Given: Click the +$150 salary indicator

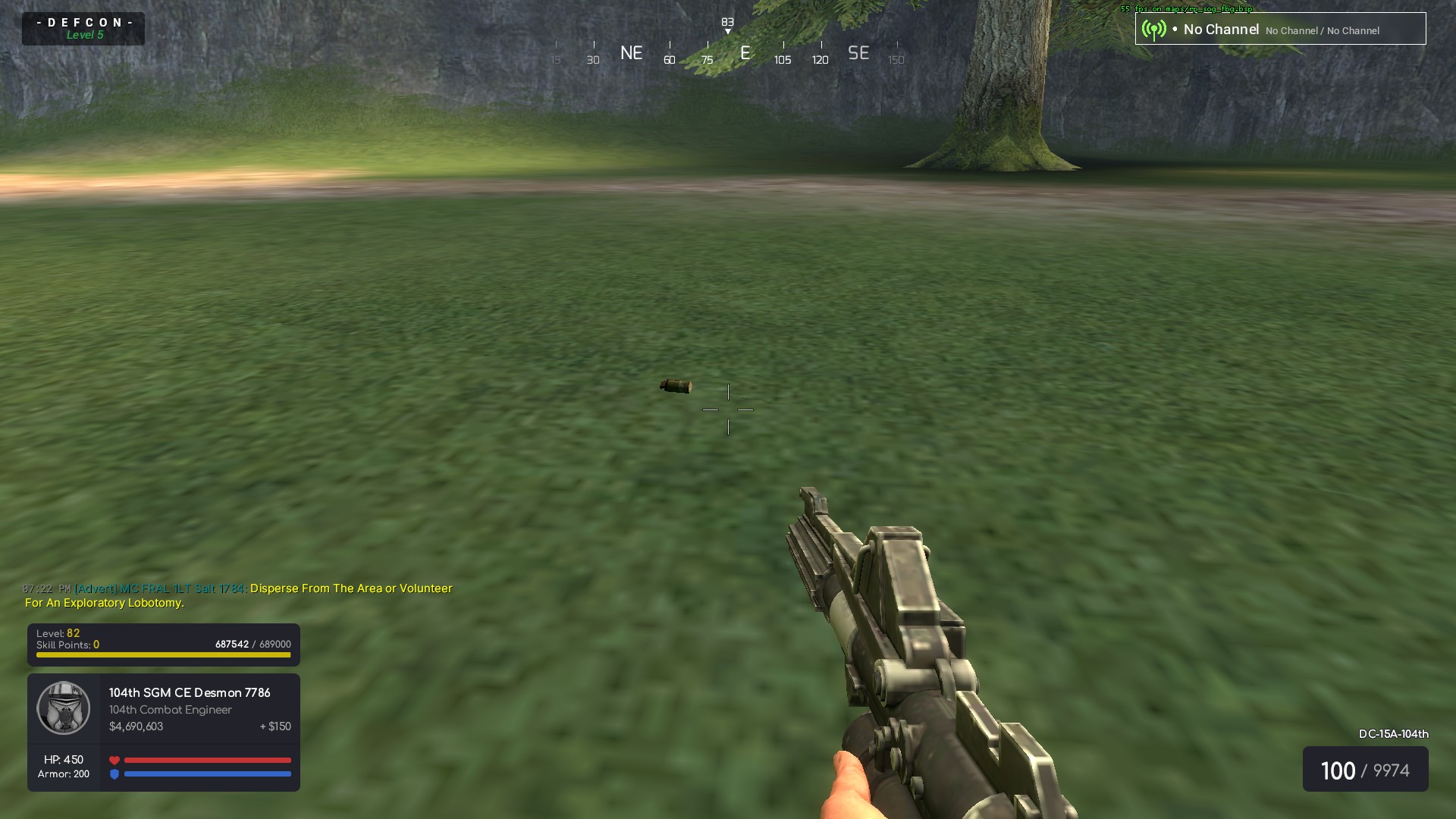Looking at the screenshot, I should coord(275,726).
